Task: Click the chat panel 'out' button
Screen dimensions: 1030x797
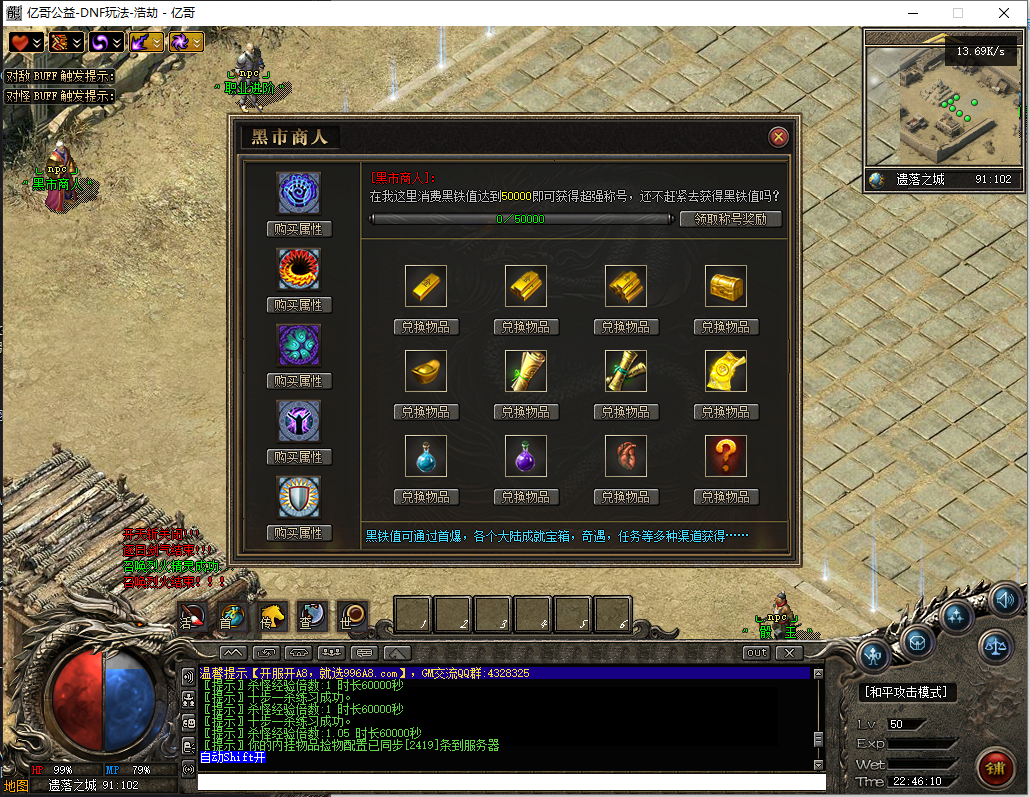Action: (x=757, y=653)
